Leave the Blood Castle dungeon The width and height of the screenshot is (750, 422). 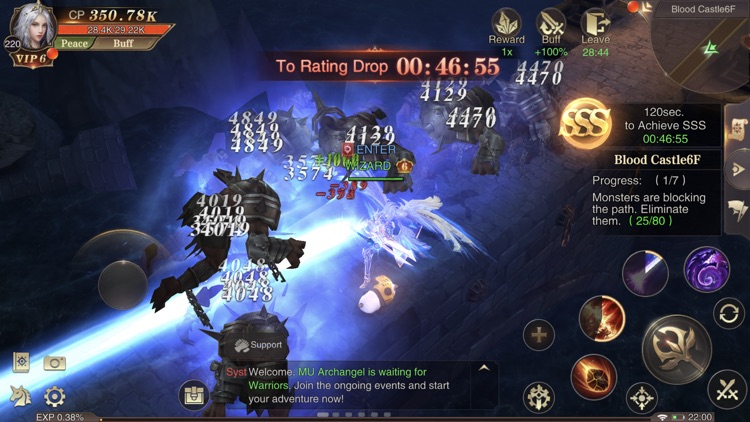[595, 24]
